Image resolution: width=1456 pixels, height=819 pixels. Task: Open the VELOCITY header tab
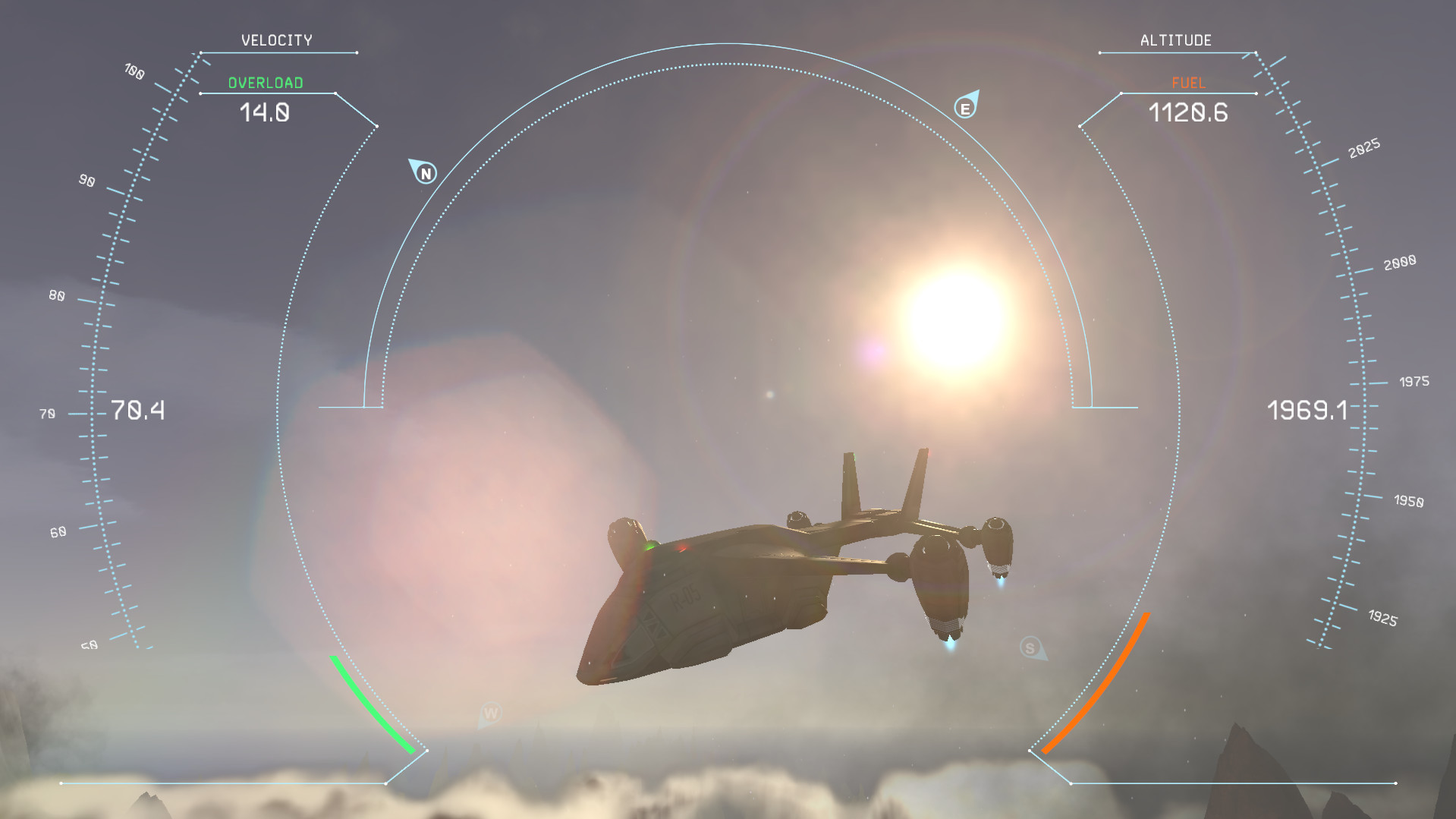click(277, 39)
